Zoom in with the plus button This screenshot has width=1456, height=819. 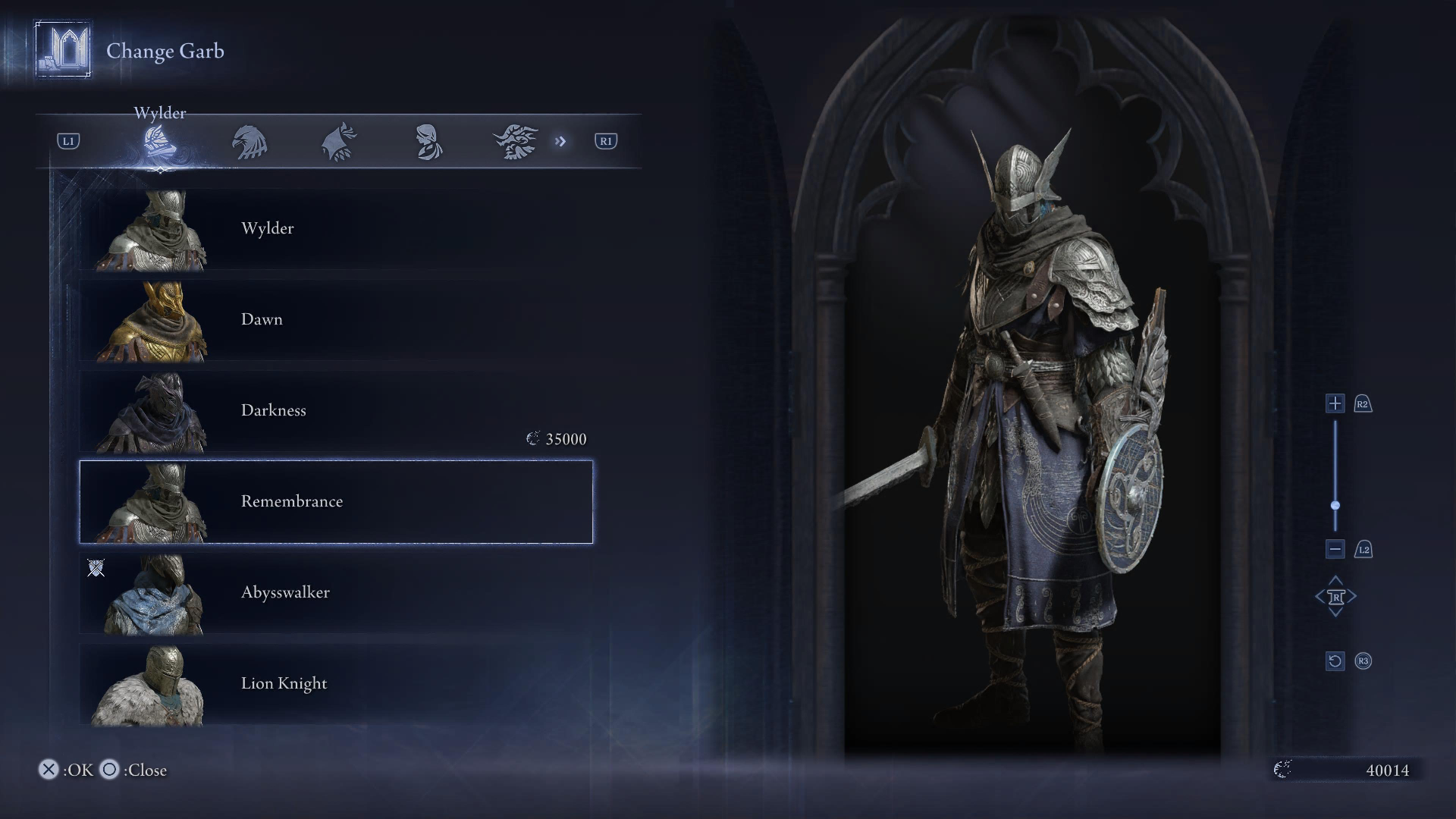1335,403
